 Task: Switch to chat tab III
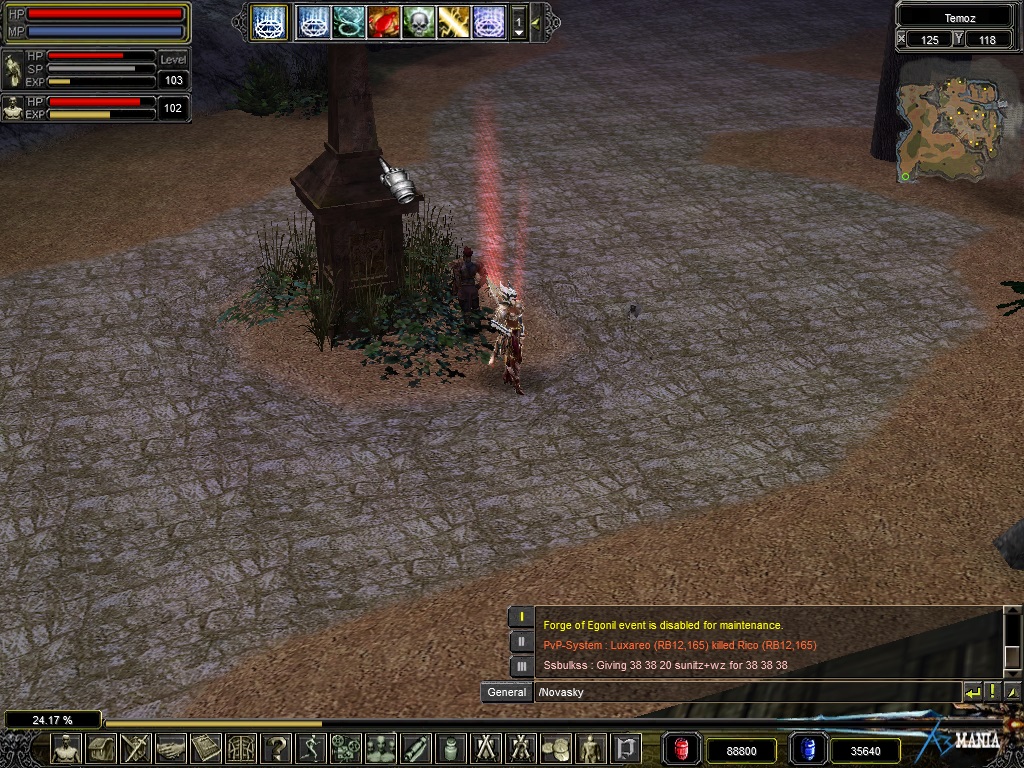pos(521,665)
